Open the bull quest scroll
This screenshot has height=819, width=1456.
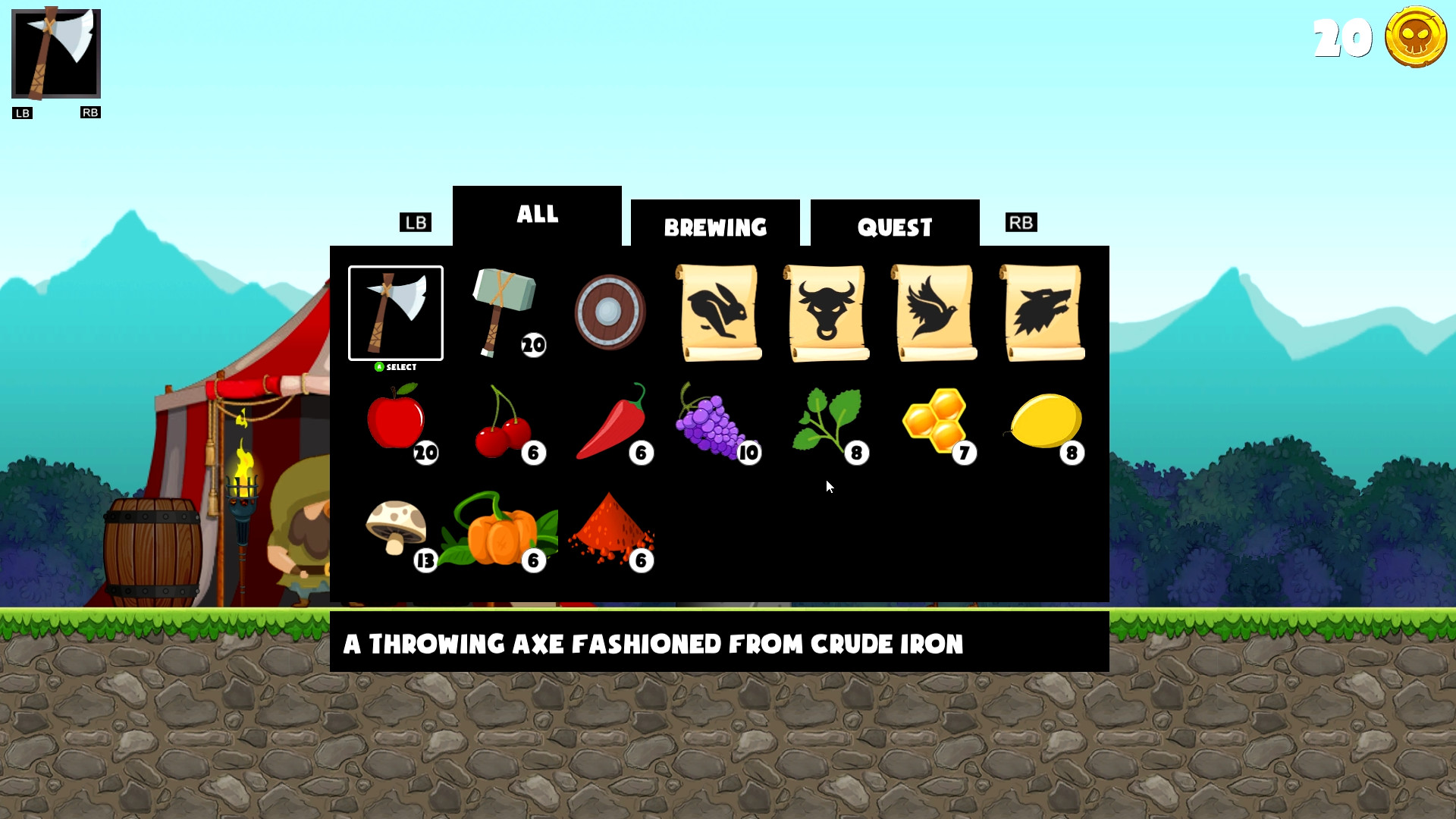(x=827, y=311)
